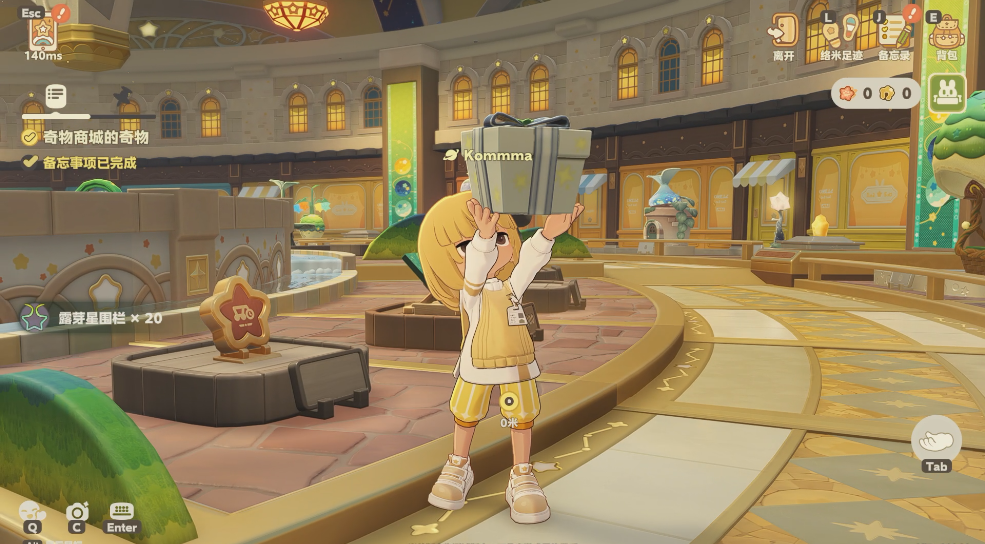Click the 离开 leave button

pyautogui.click(x=784, y=30)
